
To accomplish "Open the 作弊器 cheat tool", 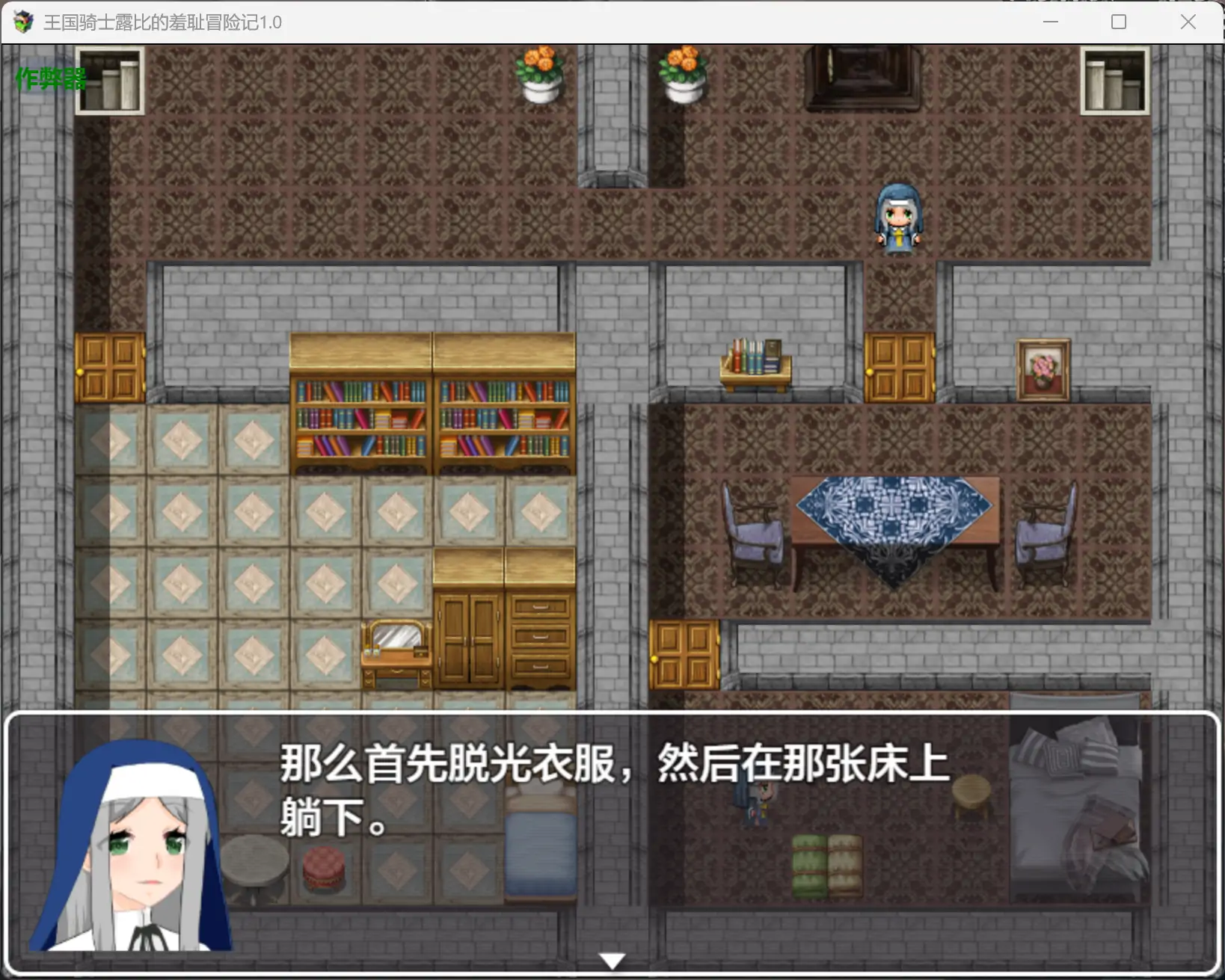I will [x=49, y=78].
